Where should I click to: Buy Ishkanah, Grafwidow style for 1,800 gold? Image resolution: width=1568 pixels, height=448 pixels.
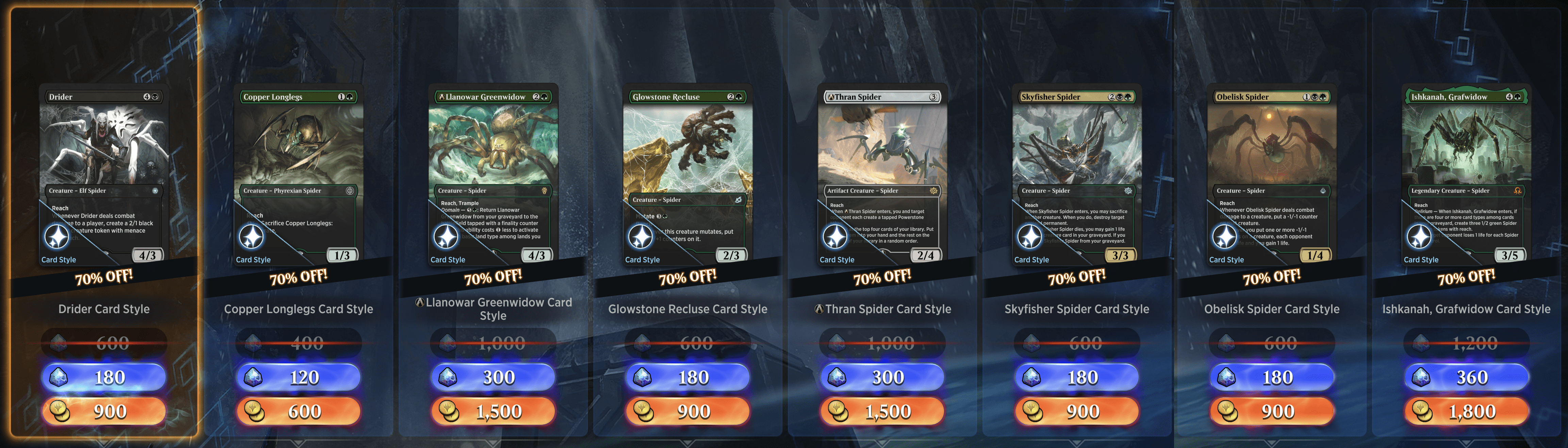[x=1466, y=412]
